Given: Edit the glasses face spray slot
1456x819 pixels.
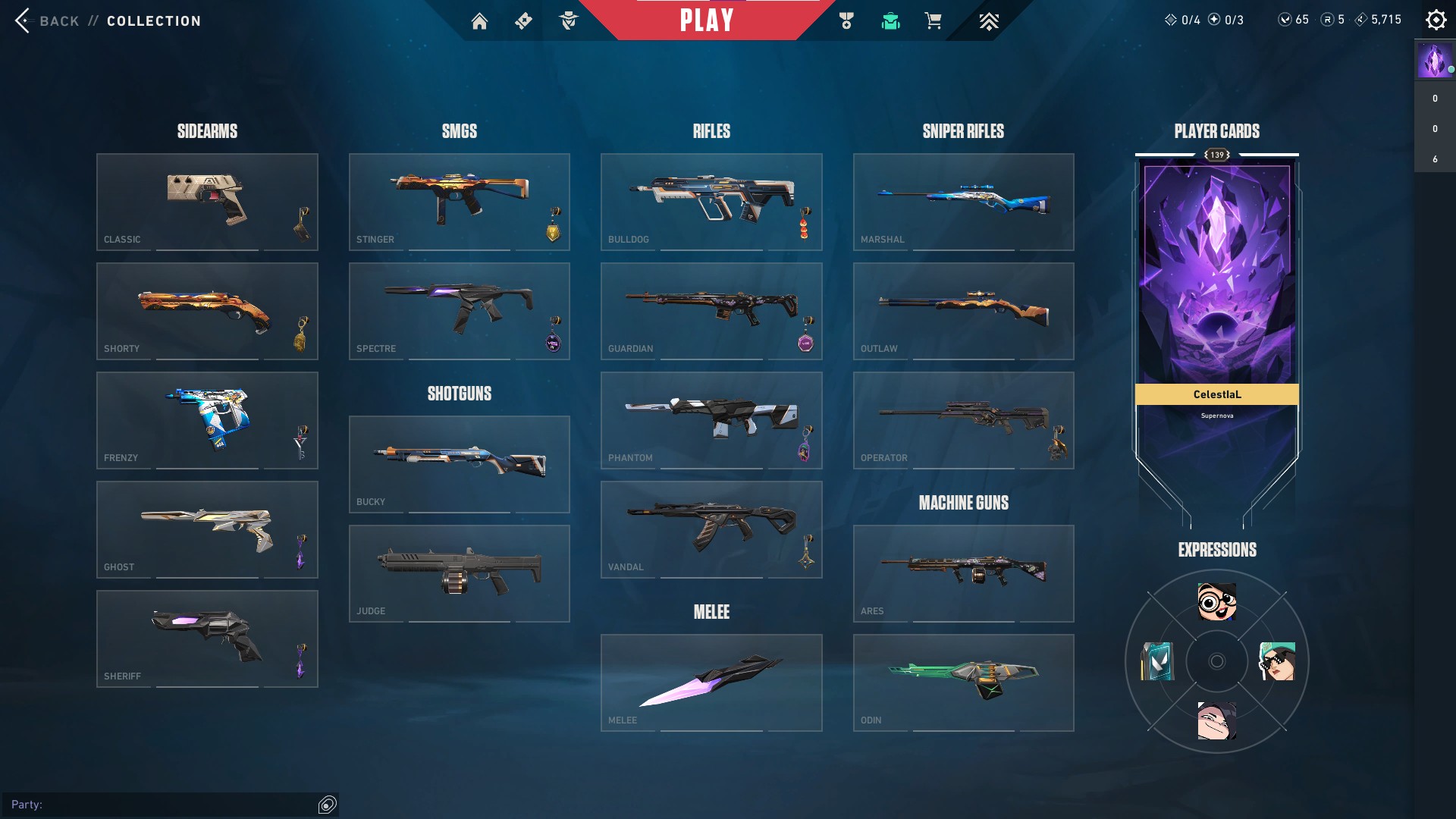Looking at the screenshot, I should point(1216,601).
